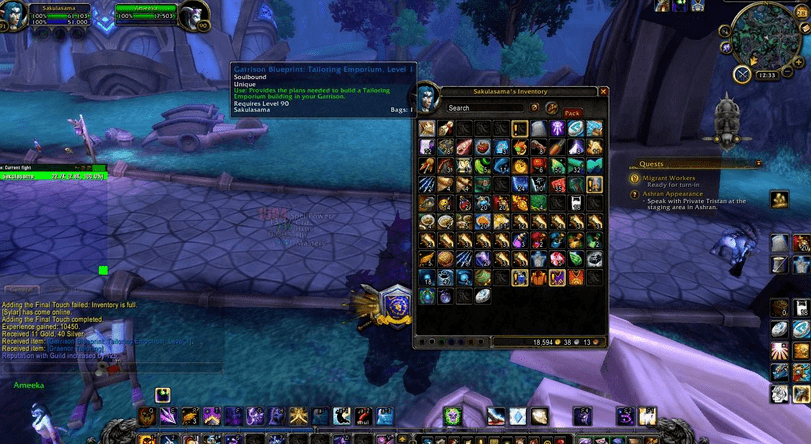Click the Ashran Appearance quest item button
Viewport: 811px width, 444px height.
[779, 199]
